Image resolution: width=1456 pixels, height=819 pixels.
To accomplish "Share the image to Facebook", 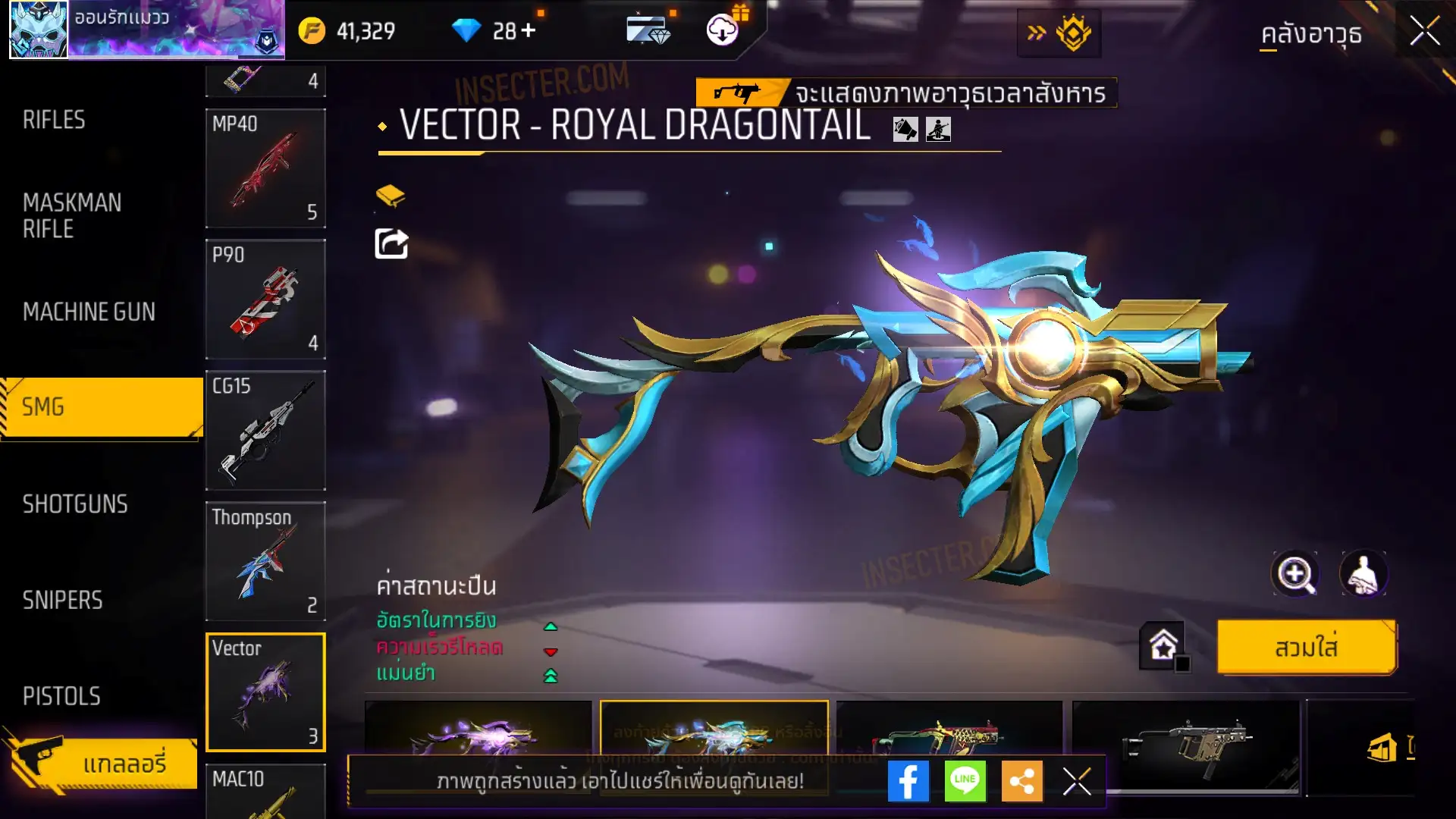I will click(x=908, y=781).
